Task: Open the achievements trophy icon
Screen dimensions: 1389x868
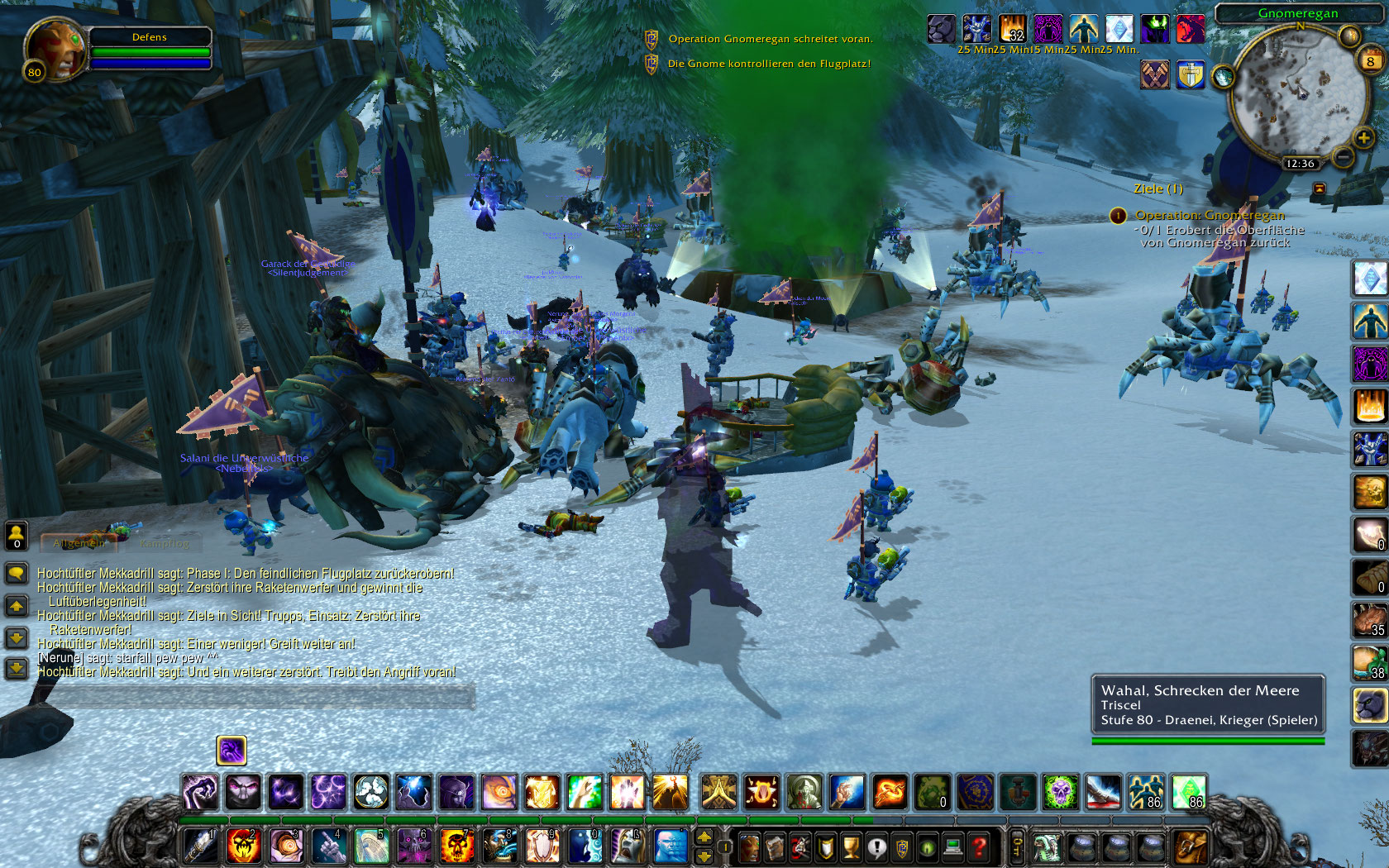Action: [852, 847]
